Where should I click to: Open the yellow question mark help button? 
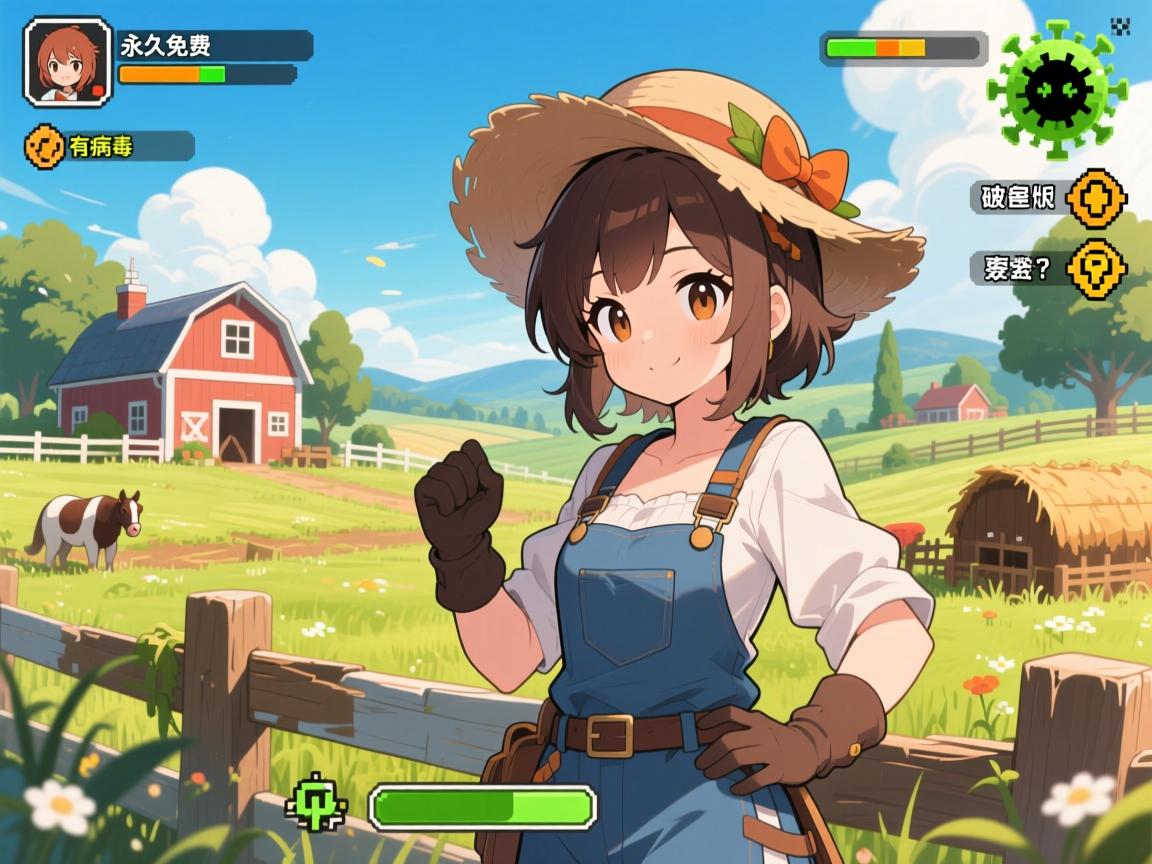click(x=1096, y=268)
